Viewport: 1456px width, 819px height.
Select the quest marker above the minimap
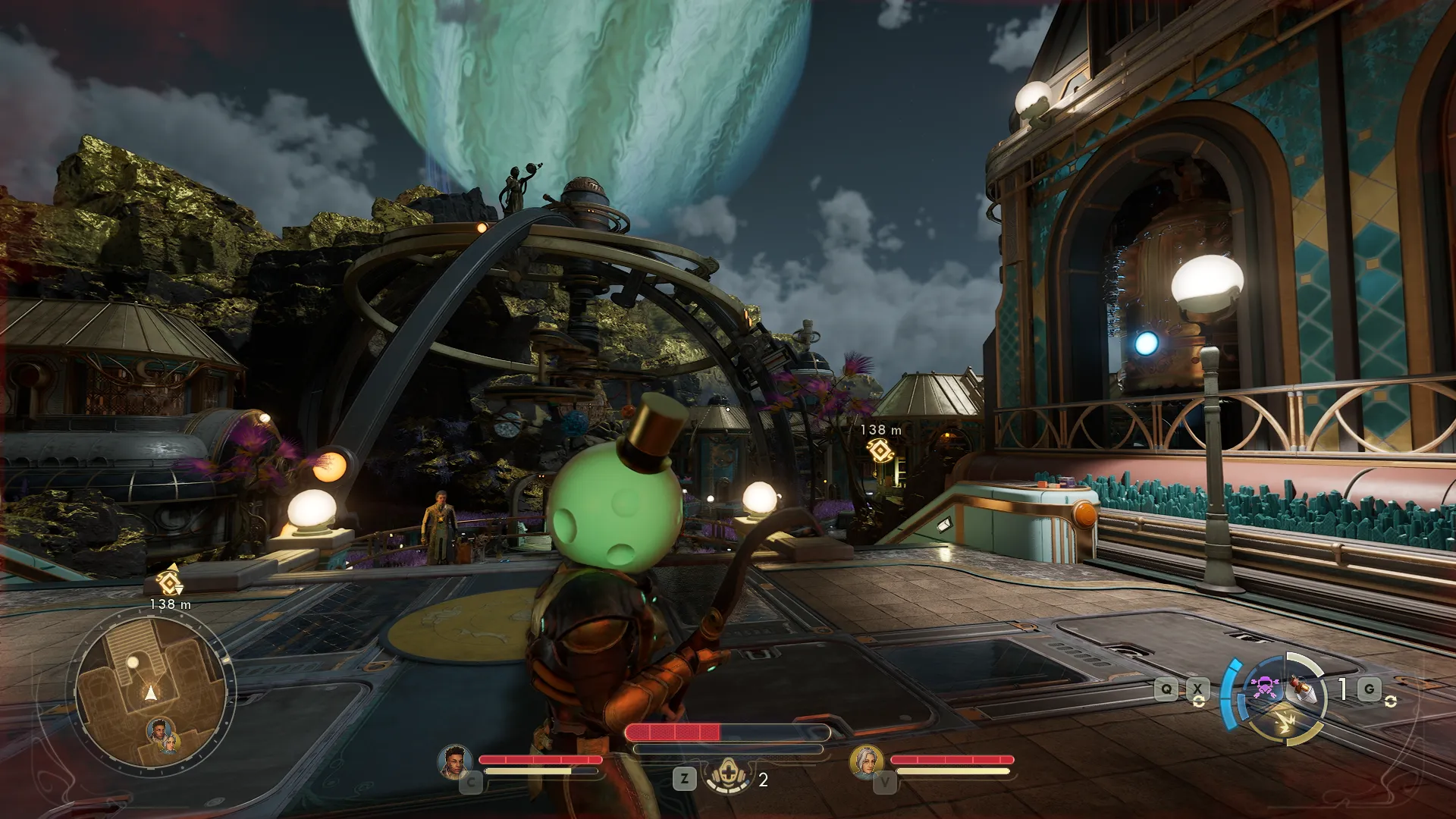click(168, 582)
